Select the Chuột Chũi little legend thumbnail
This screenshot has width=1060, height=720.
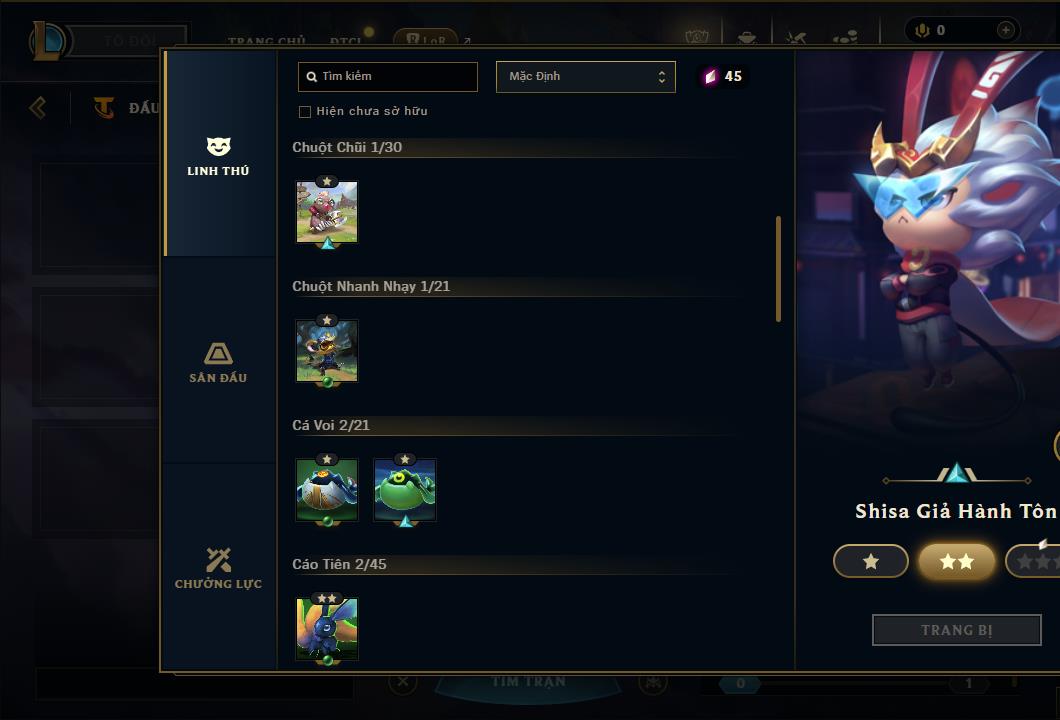(327, 212)
